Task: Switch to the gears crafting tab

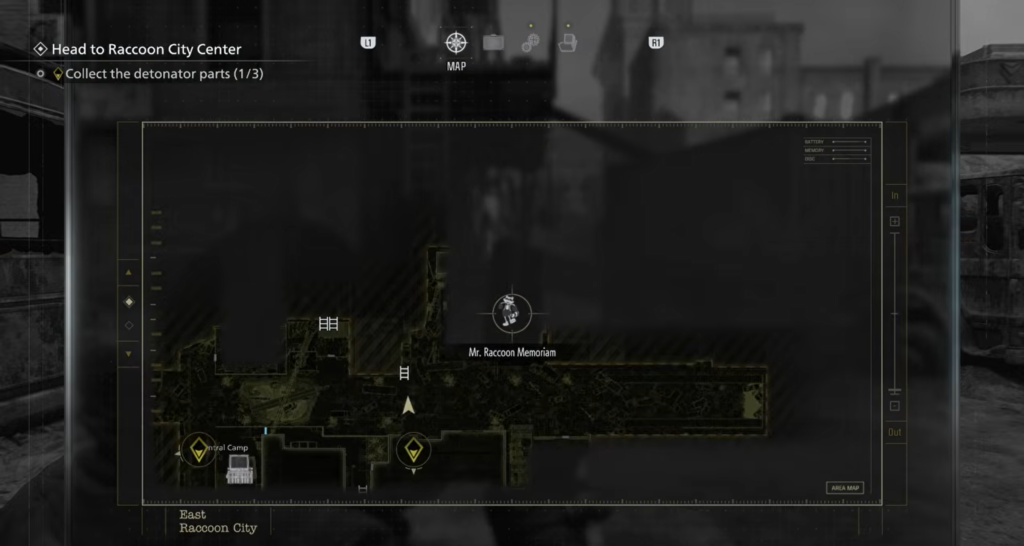Action: pyautogui.click(x=530, y=44)
